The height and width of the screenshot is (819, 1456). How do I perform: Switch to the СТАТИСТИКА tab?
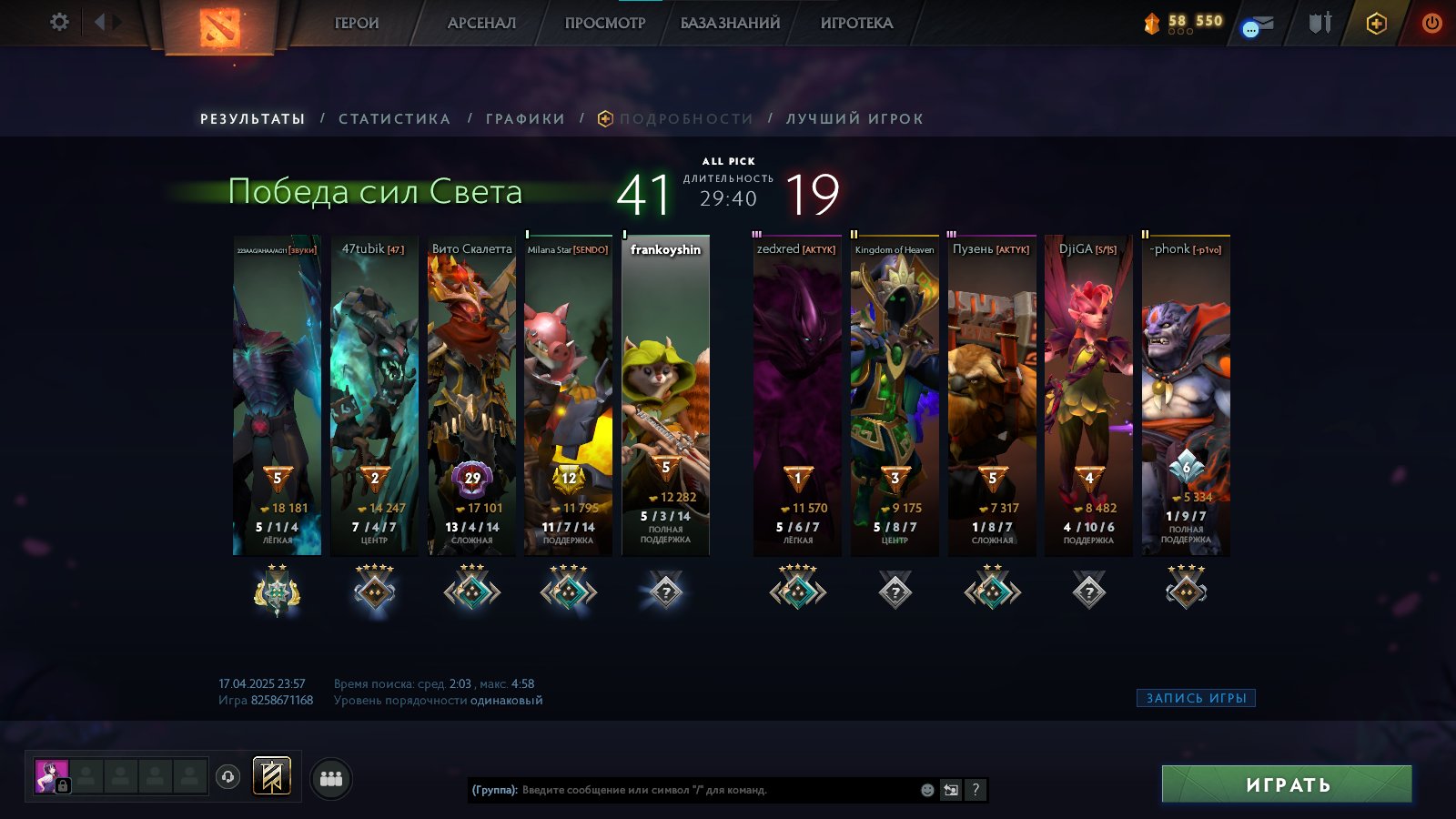point(393,118)
